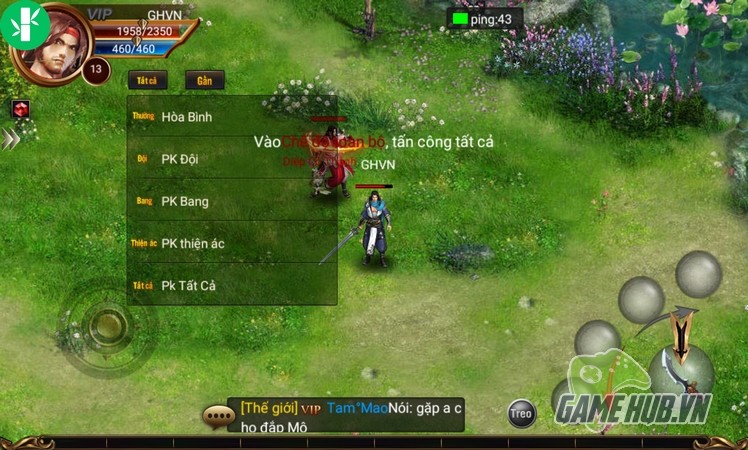Image resolution: width=748 pixels, height=450 pixels.
Task: Open the green bamboo overlay icon
Action: 24,22
